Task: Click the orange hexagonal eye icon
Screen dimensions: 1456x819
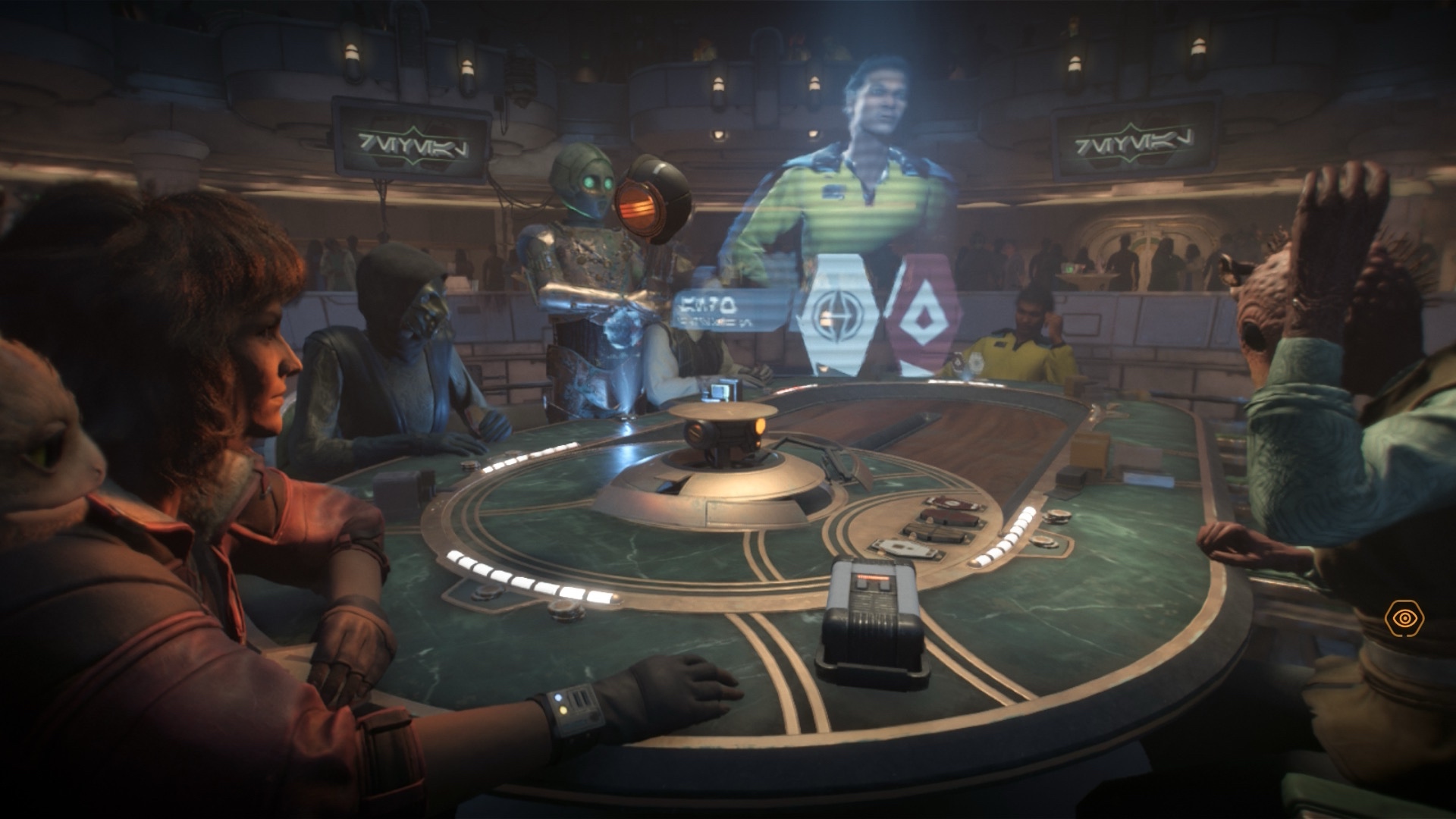Action: coord(1404,618)
